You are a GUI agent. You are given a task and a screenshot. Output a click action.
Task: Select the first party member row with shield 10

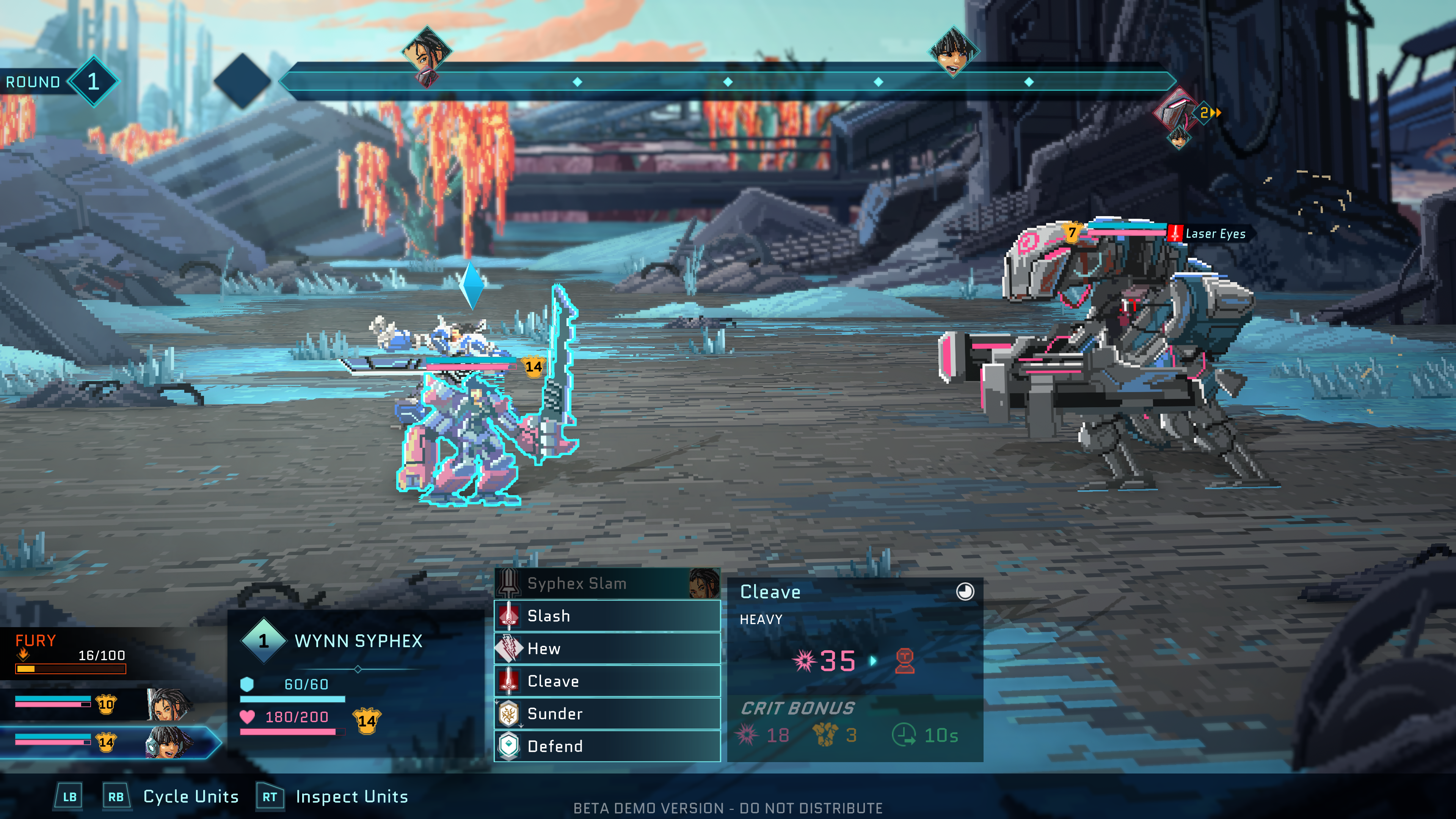pyautogui.click(x=102, y=704)
